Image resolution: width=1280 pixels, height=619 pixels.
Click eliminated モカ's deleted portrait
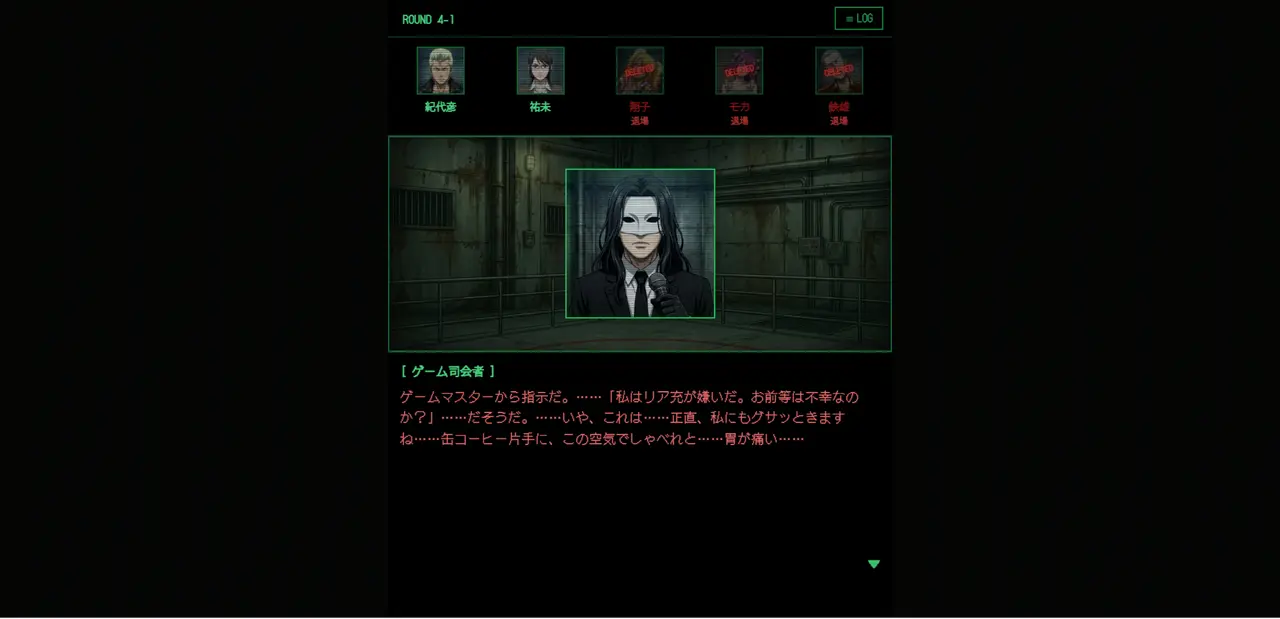(x=739, y=71)
